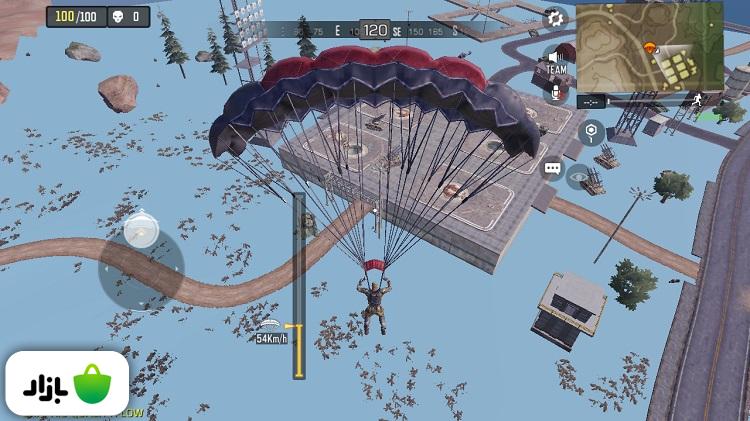Toggle the eye free-look button
The height and width of the screenshot is (421, 750).
[579, 178]
